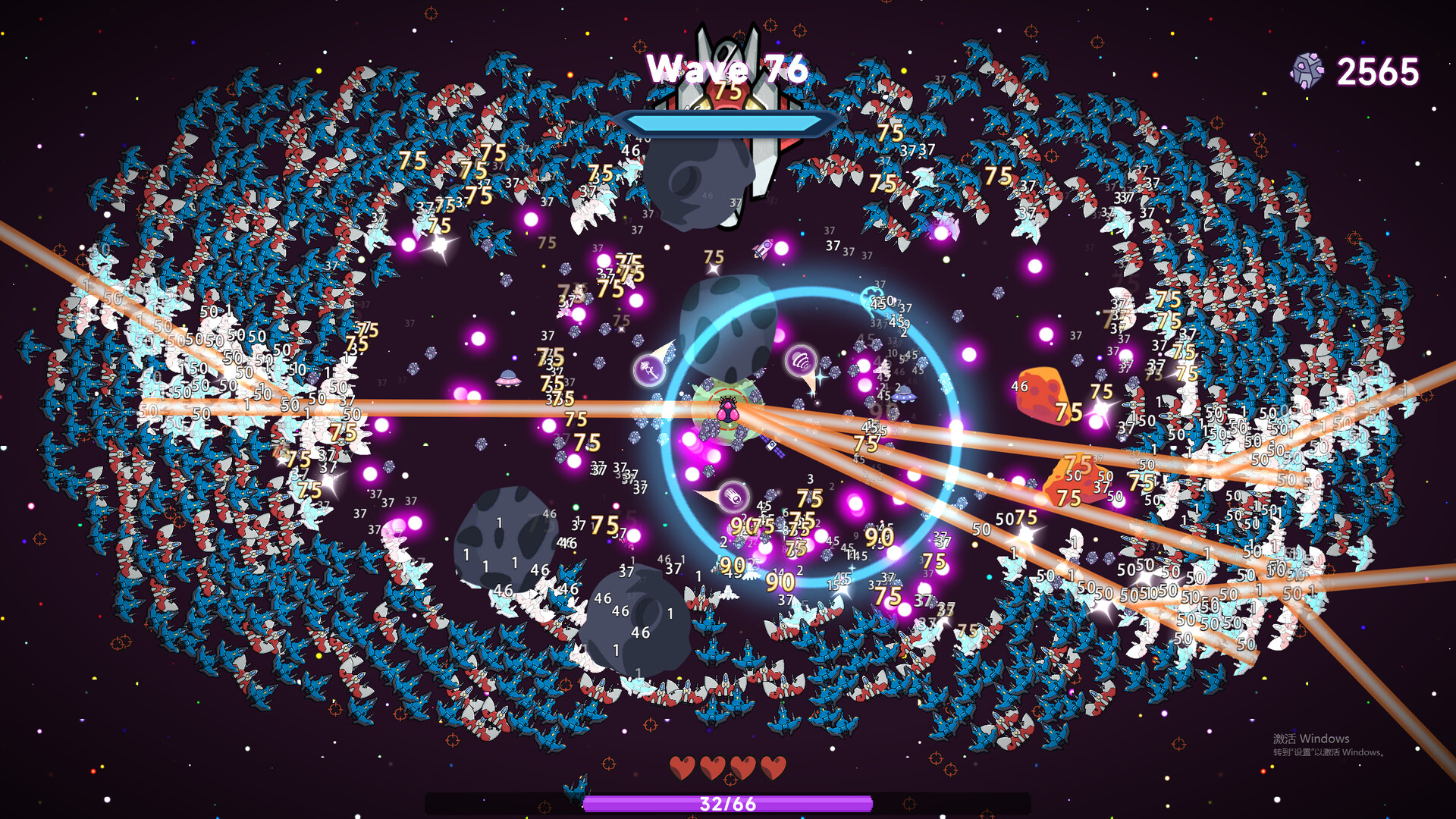Click the leftmost red heart indicator
Image resolution: width=1456 pixels, height=819 pixels.
tap(684, 767)
